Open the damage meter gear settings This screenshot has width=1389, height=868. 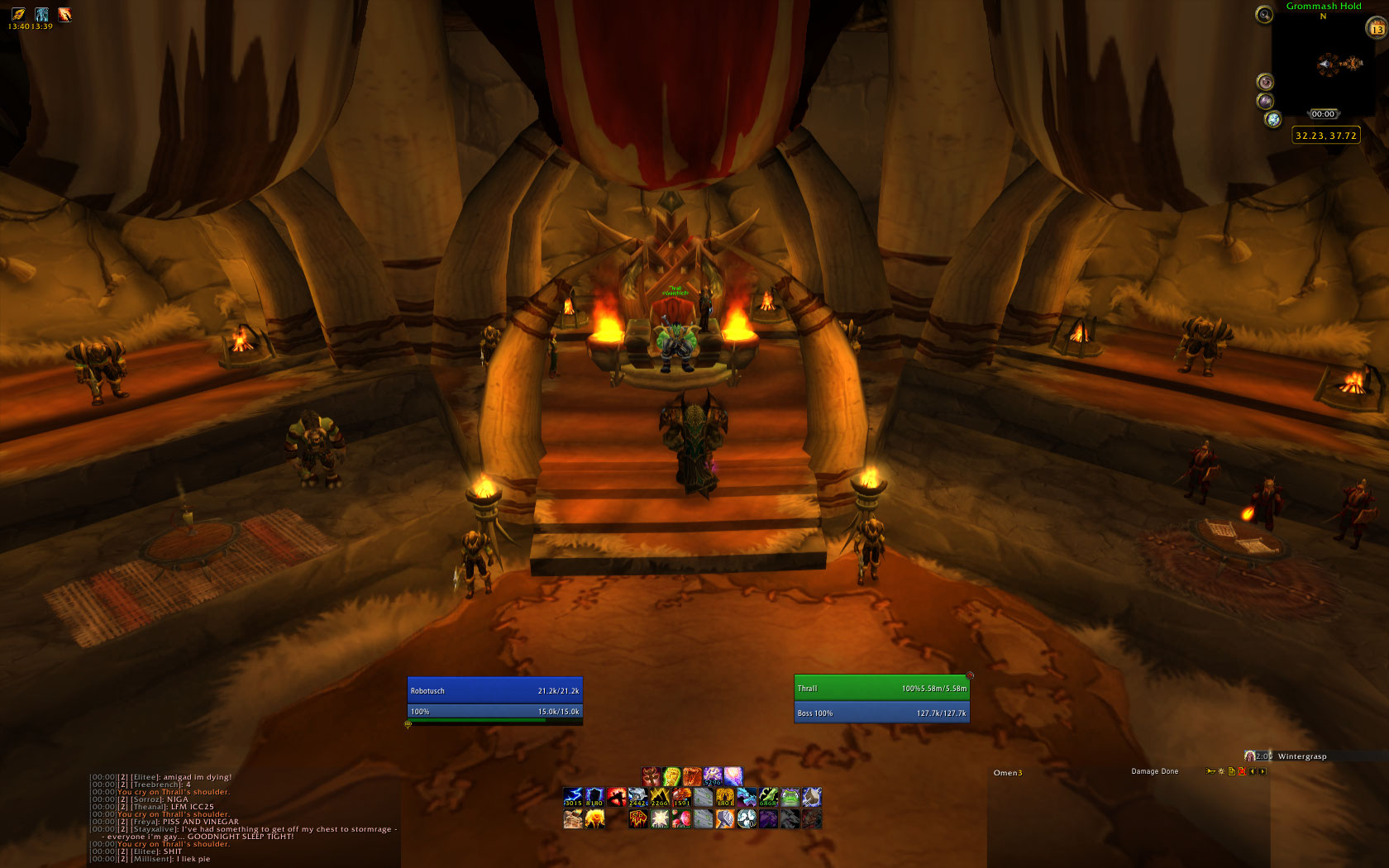[1221, 771]
